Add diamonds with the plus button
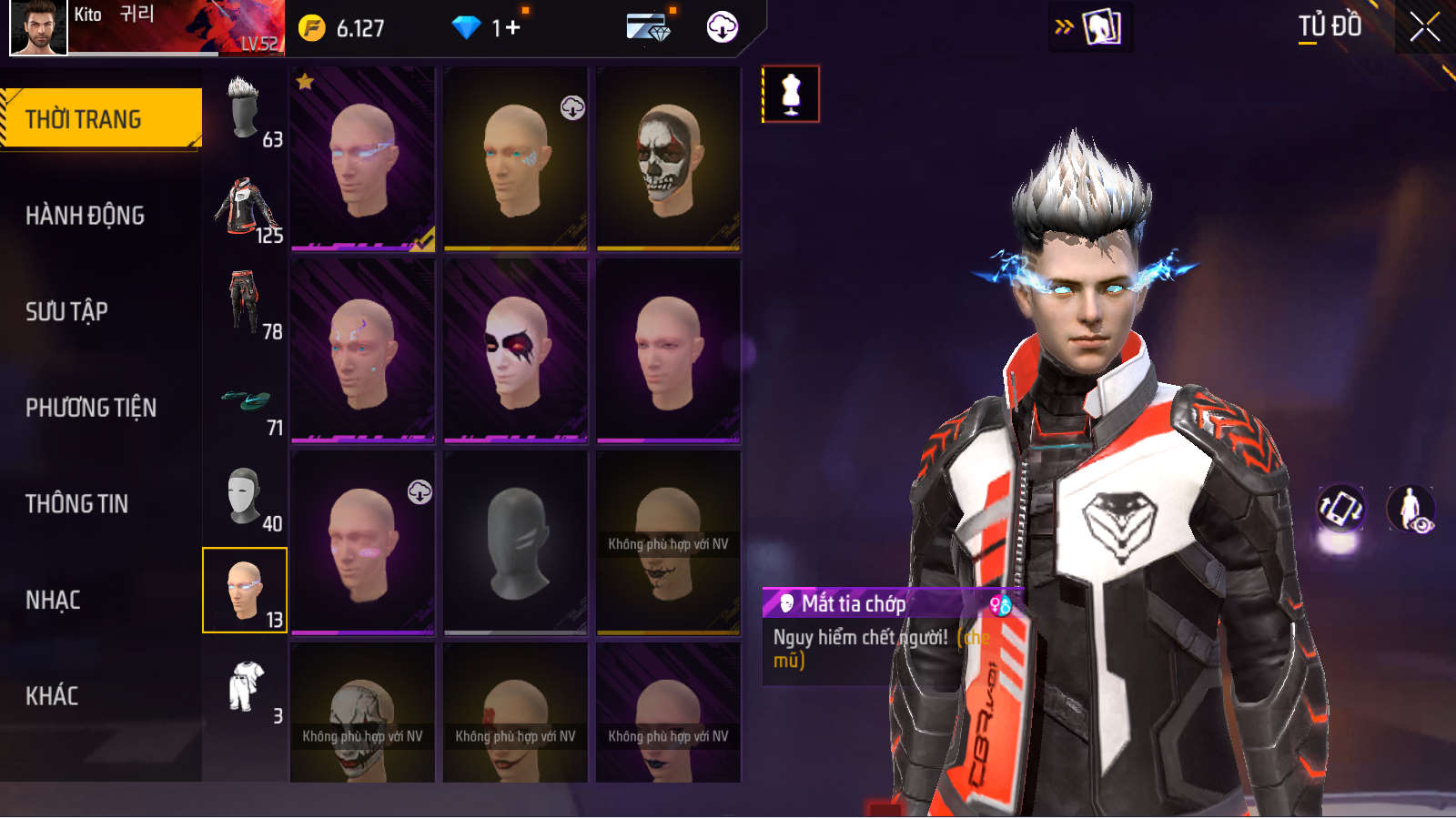The width and height of the screenshot is (1456, 819). click(512, 28)
